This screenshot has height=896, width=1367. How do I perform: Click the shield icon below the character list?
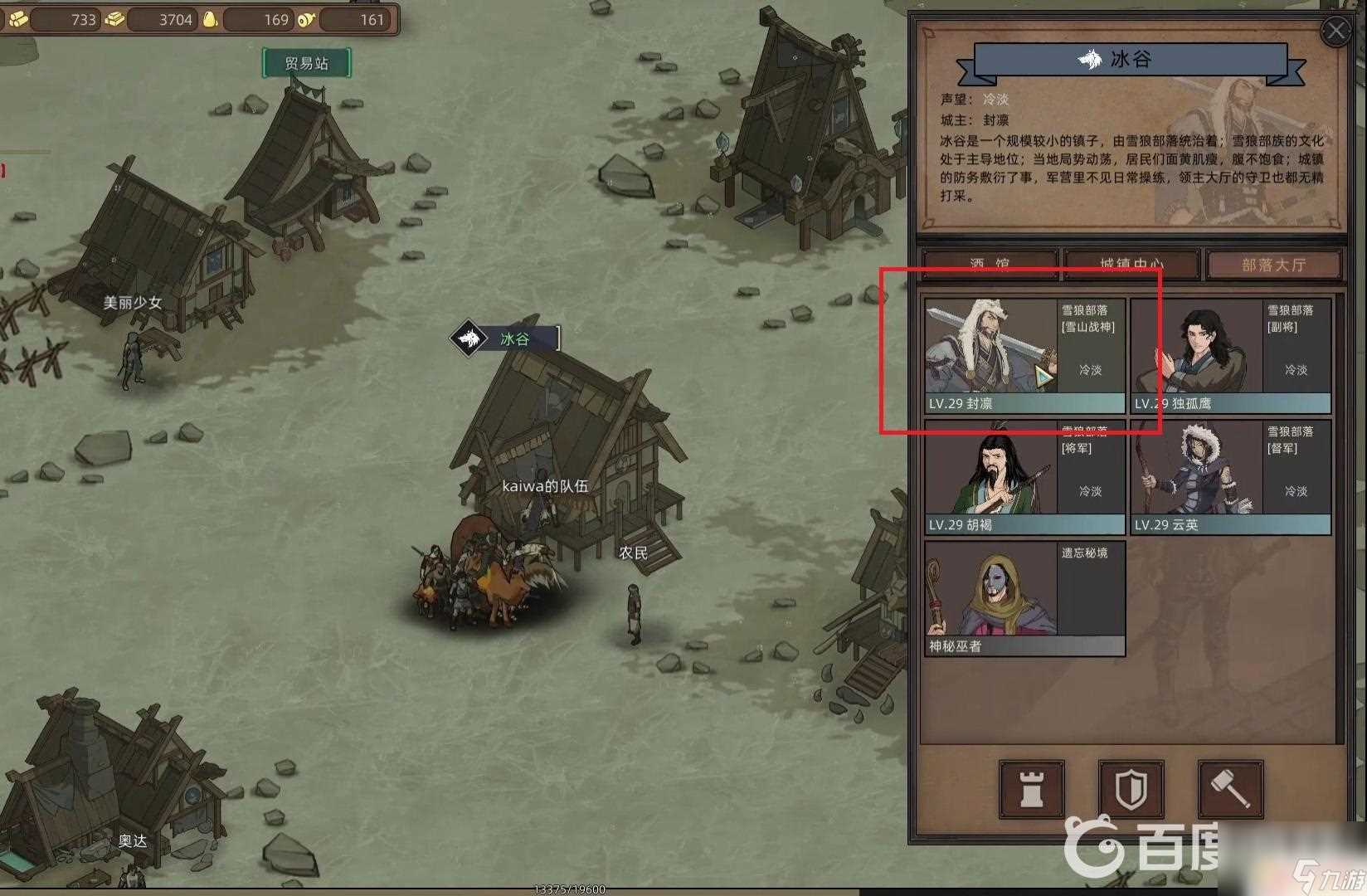[x=1130, y=790]
